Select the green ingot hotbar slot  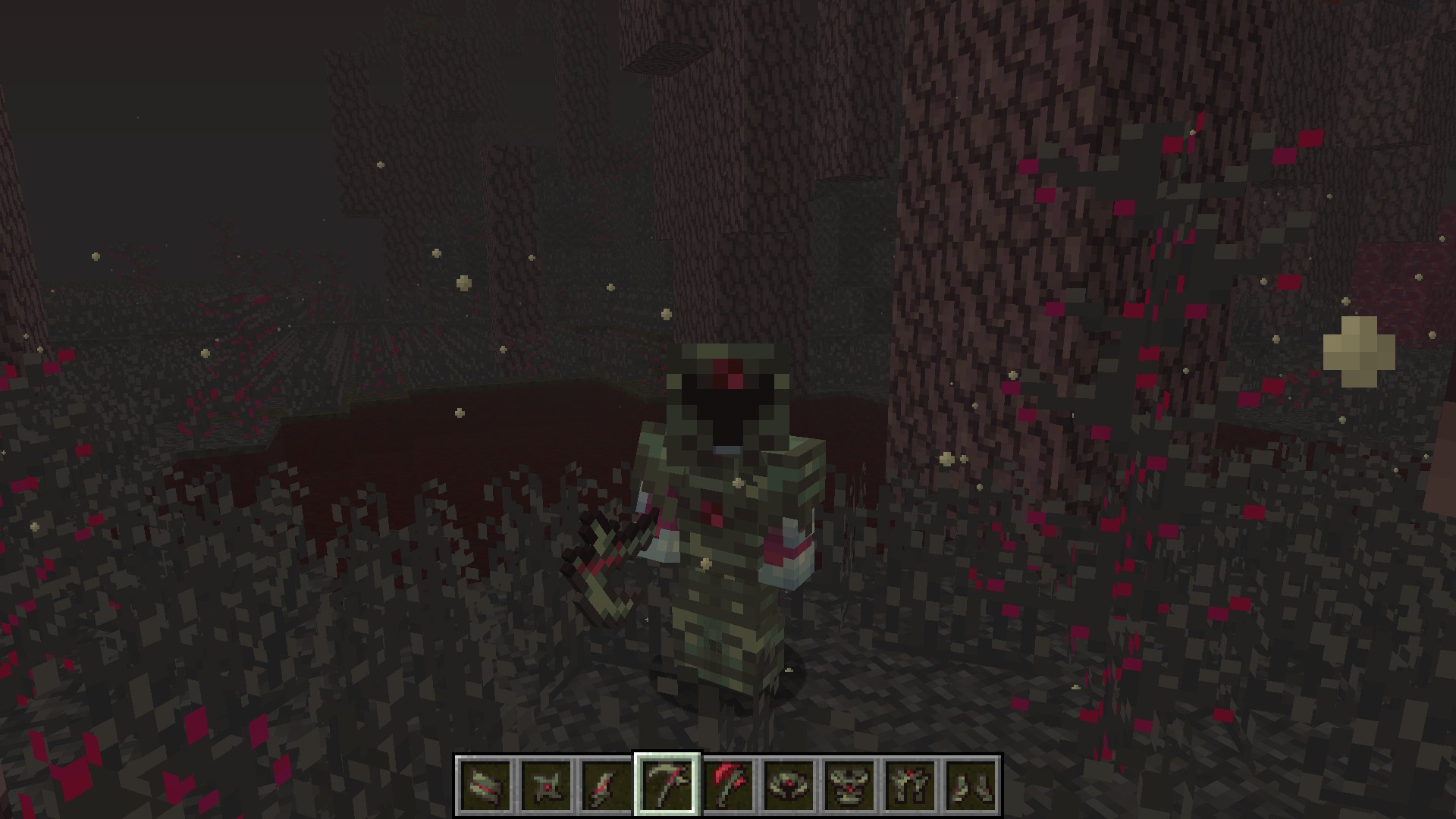(x=485, y=784)
